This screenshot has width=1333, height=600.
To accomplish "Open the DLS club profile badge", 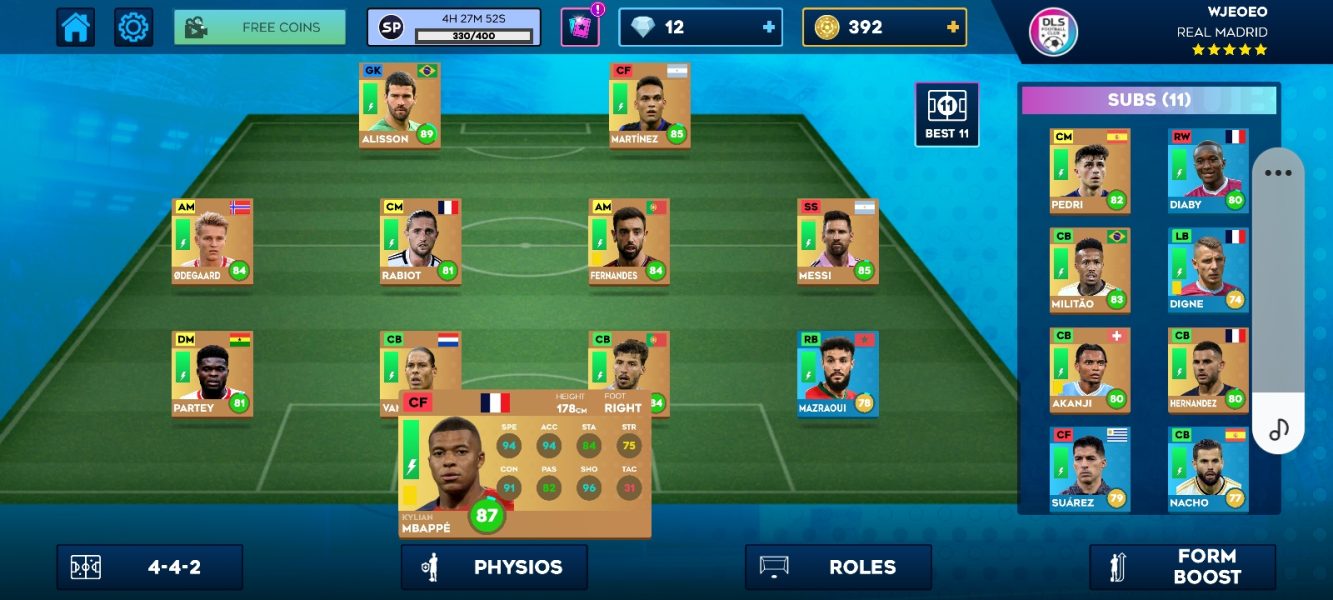I will (x=1054, y=32).
